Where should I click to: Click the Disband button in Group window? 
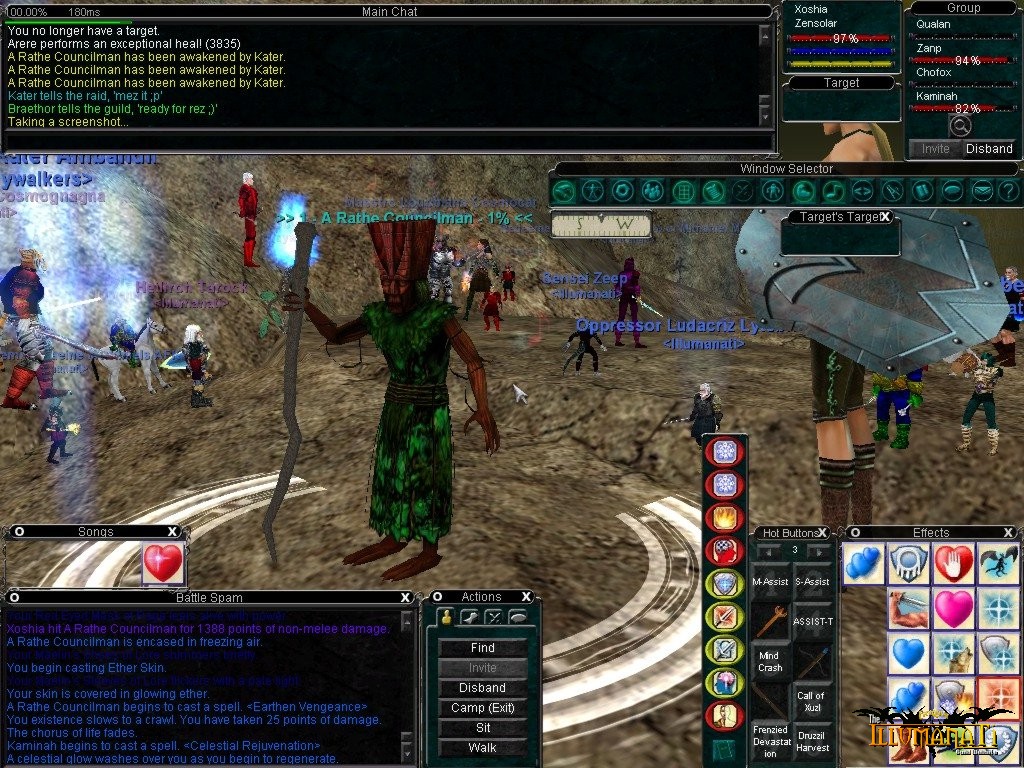(988, 149)
